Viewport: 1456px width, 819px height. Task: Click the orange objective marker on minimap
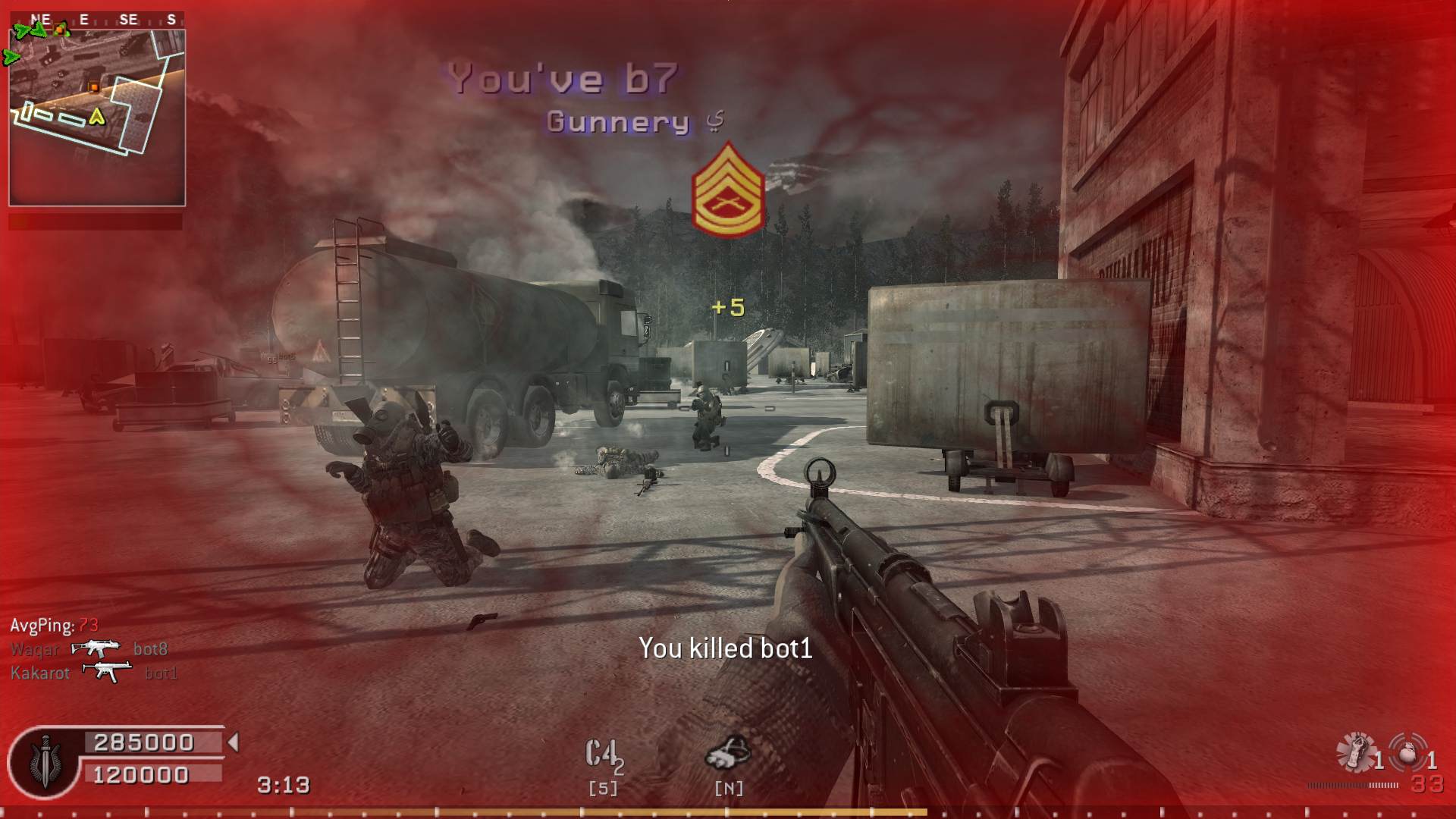pos(93,87)
